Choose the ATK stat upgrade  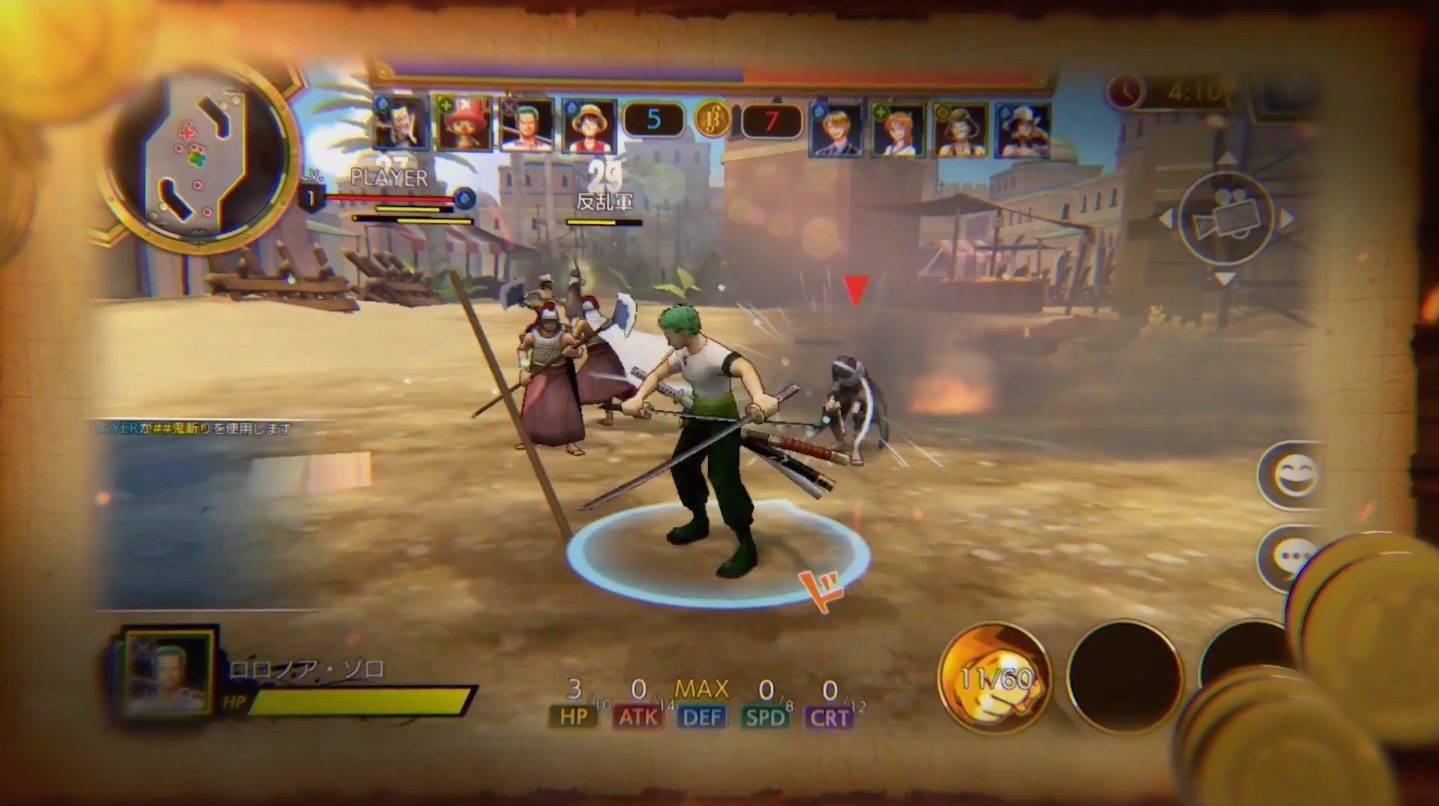pyautogui.click(x=638, y=716)
